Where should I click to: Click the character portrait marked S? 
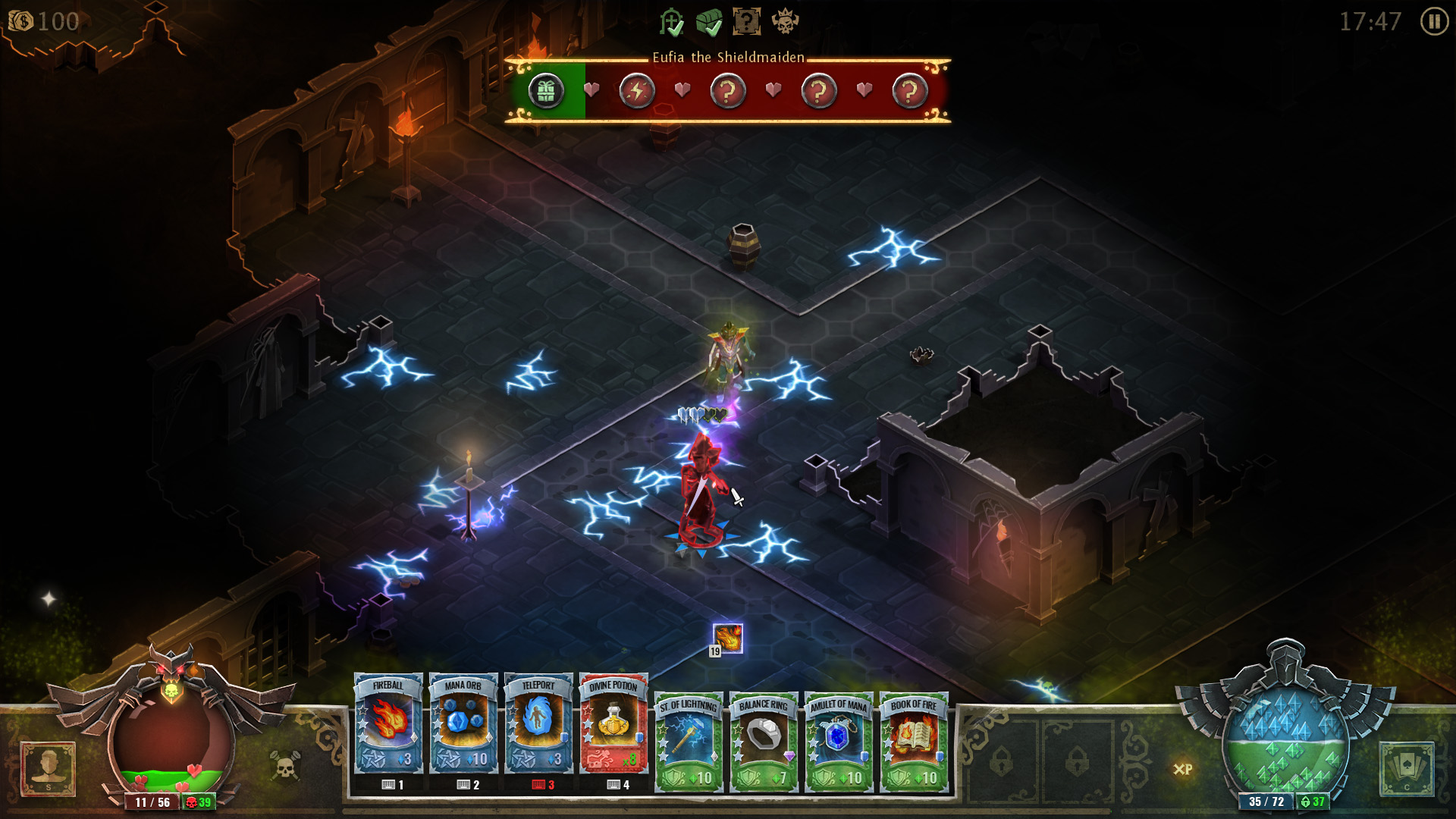click(x=49, y=771)
